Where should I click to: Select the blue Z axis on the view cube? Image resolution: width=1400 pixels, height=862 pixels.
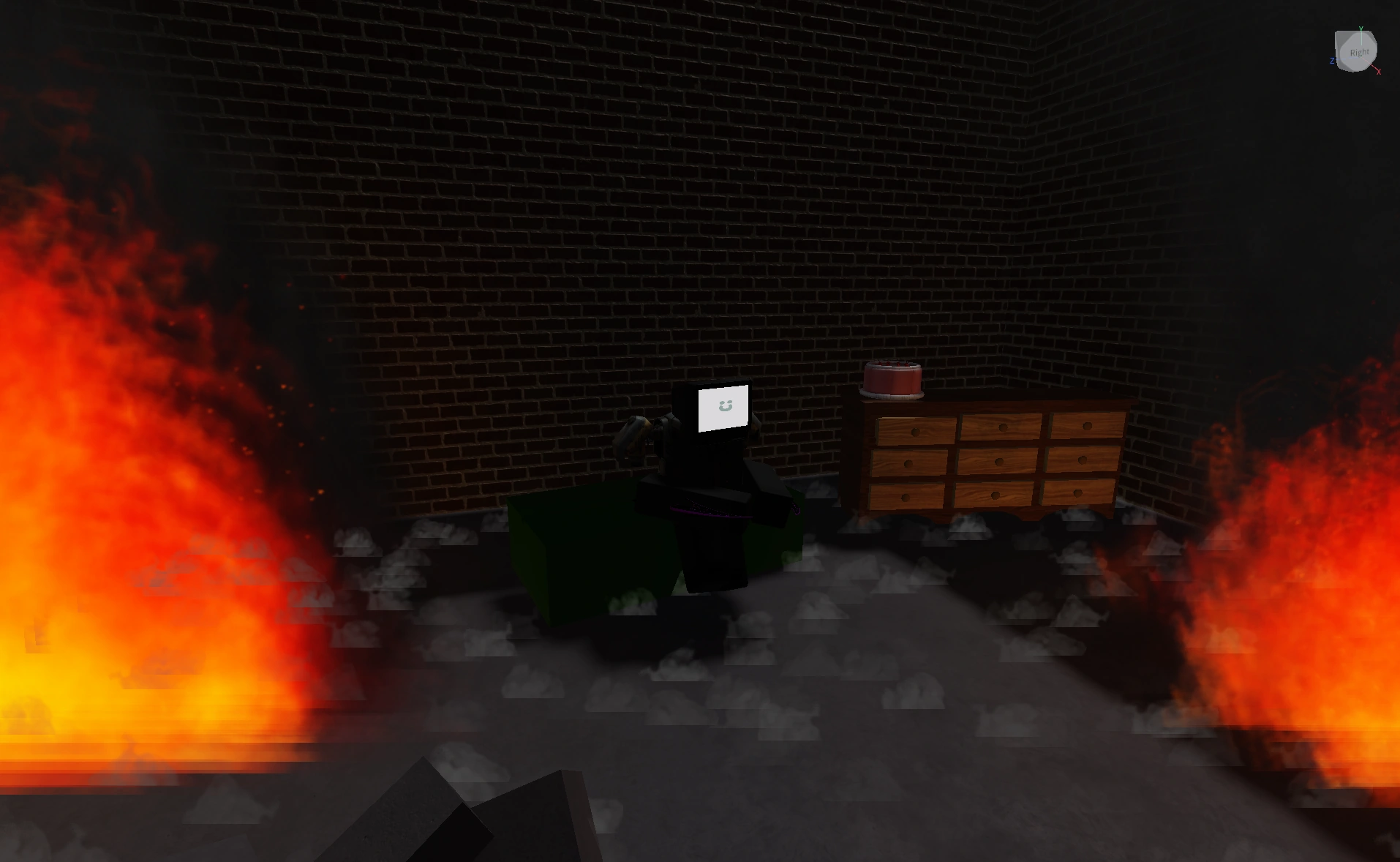tap(1333, 61)
